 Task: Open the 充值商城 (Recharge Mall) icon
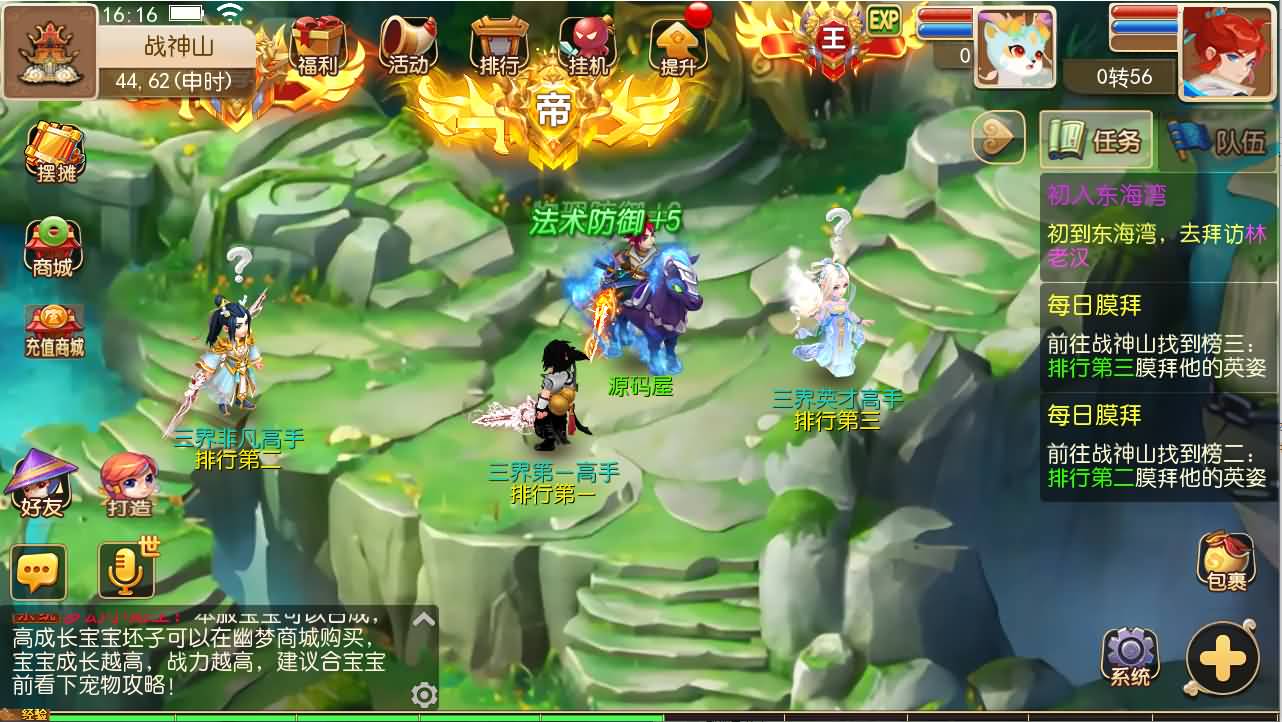55,328
